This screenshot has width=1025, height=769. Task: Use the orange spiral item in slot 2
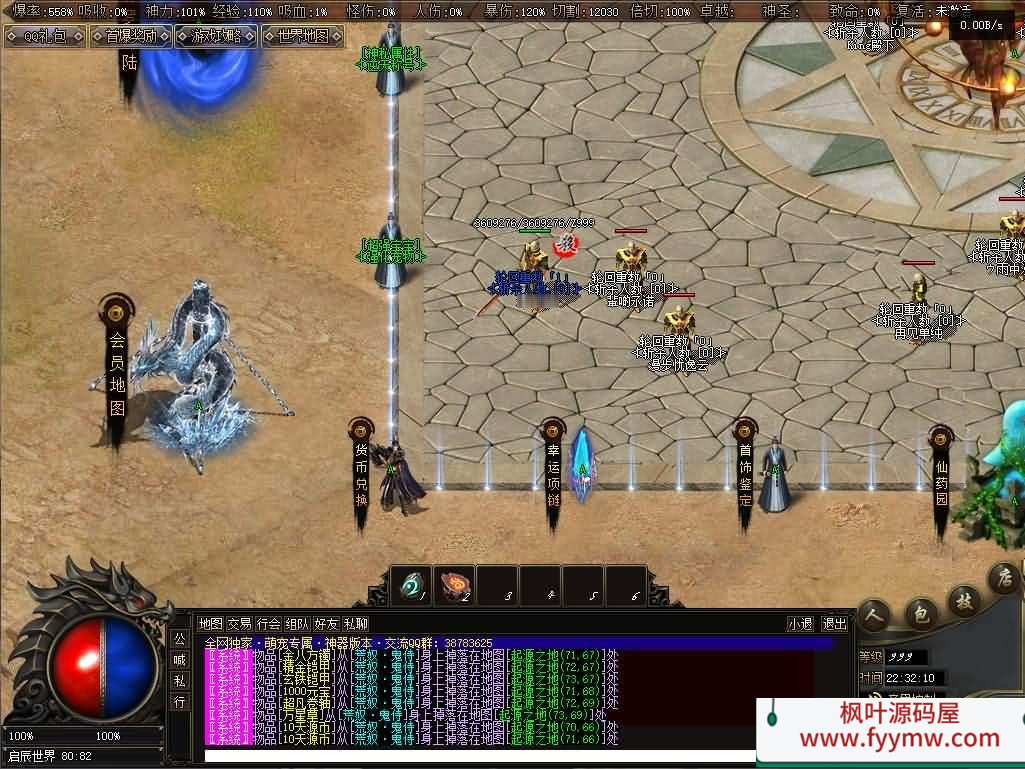(x=454, y=586)
